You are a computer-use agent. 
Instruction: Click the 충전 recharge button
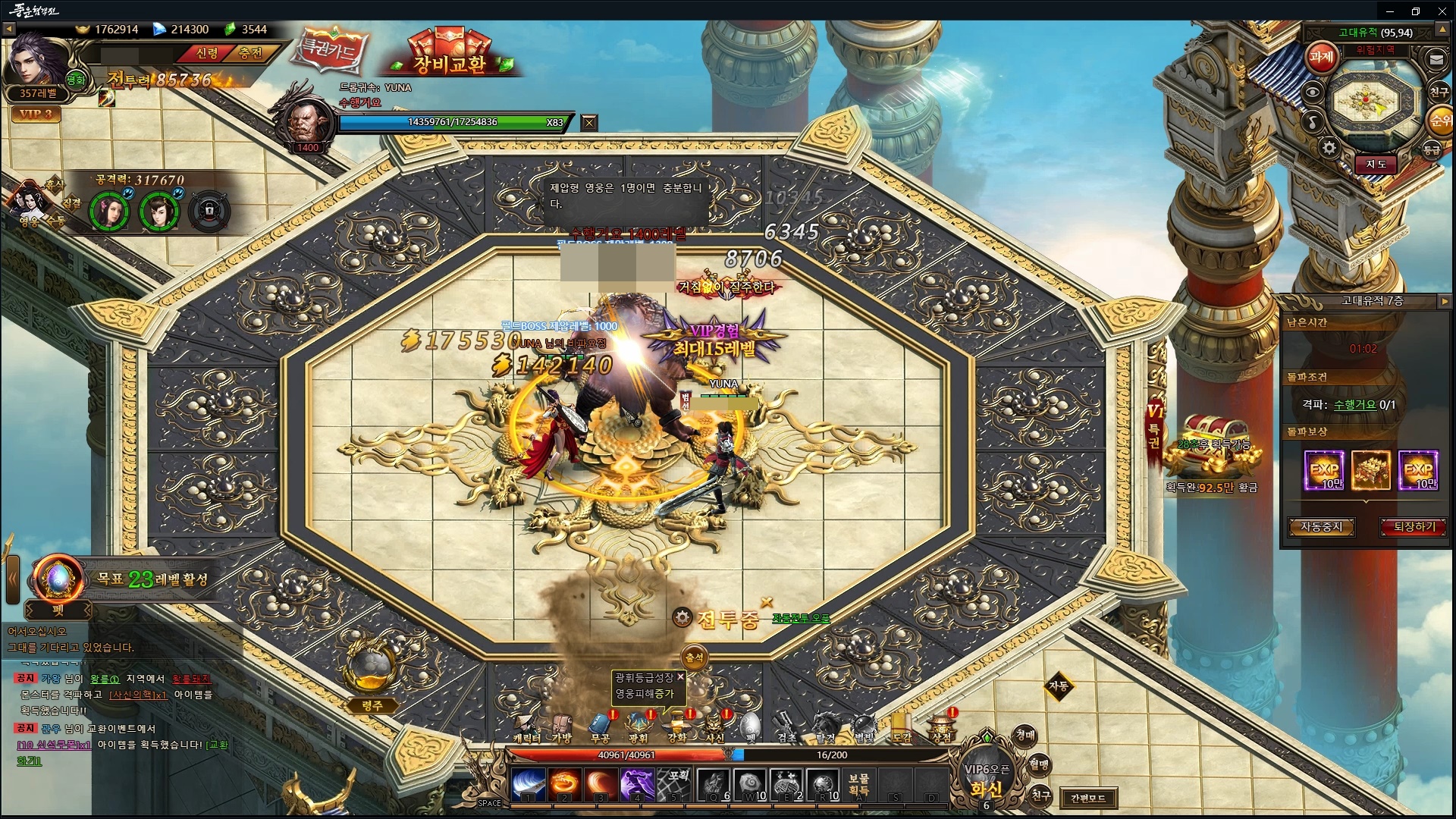(x=250, y=53)
